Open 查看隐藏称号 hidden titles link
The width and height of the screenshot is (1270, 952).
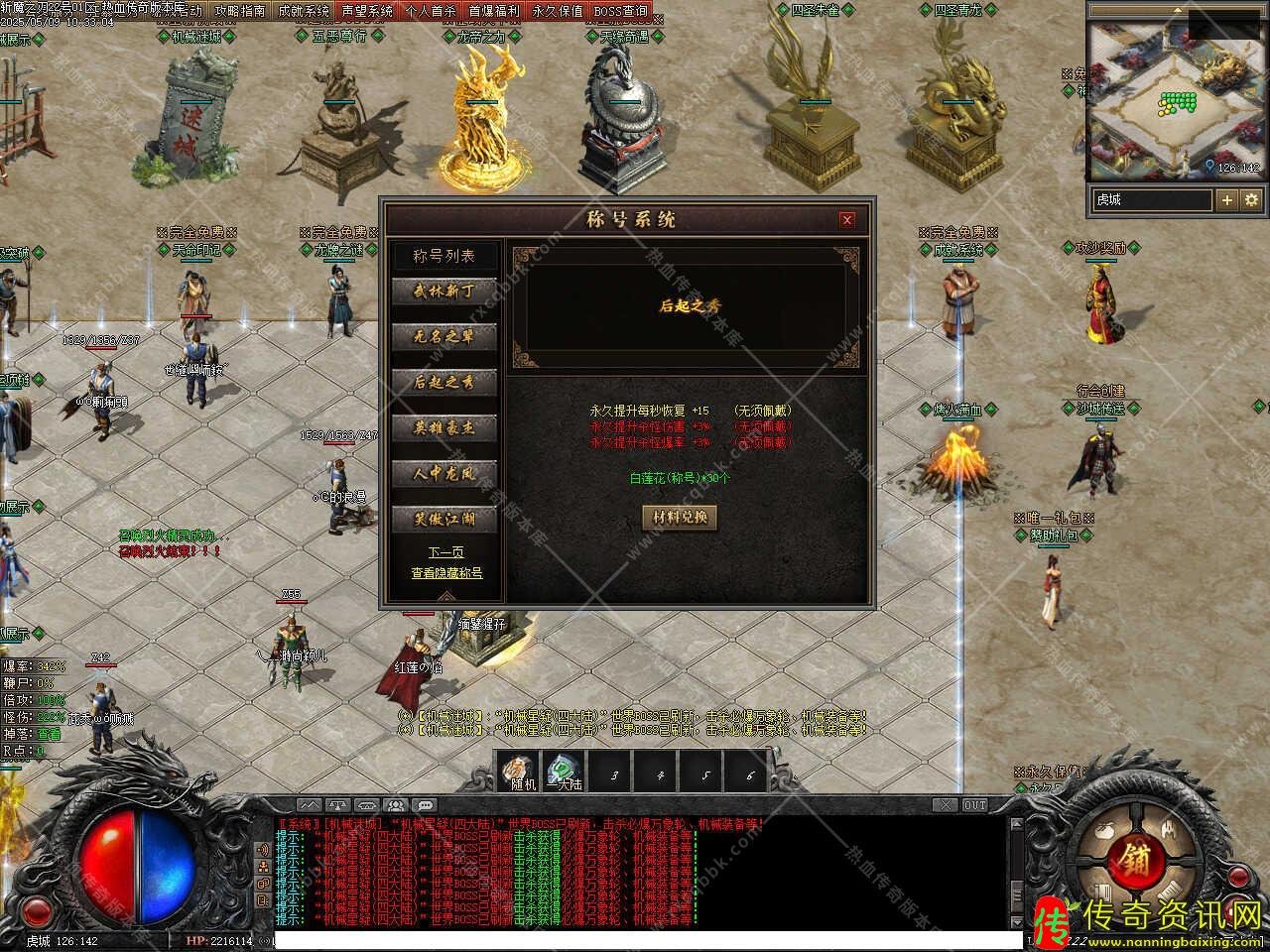[x=446, y=573]
